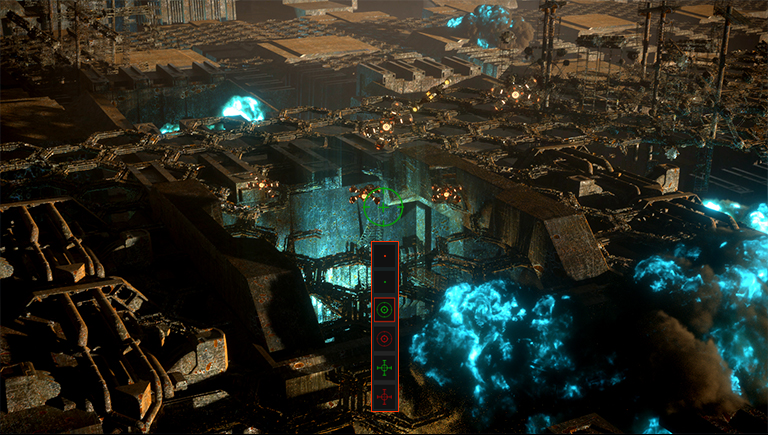768x435 pixels.
Task: Pick the green circle reticle
Action: click(385, 311)
